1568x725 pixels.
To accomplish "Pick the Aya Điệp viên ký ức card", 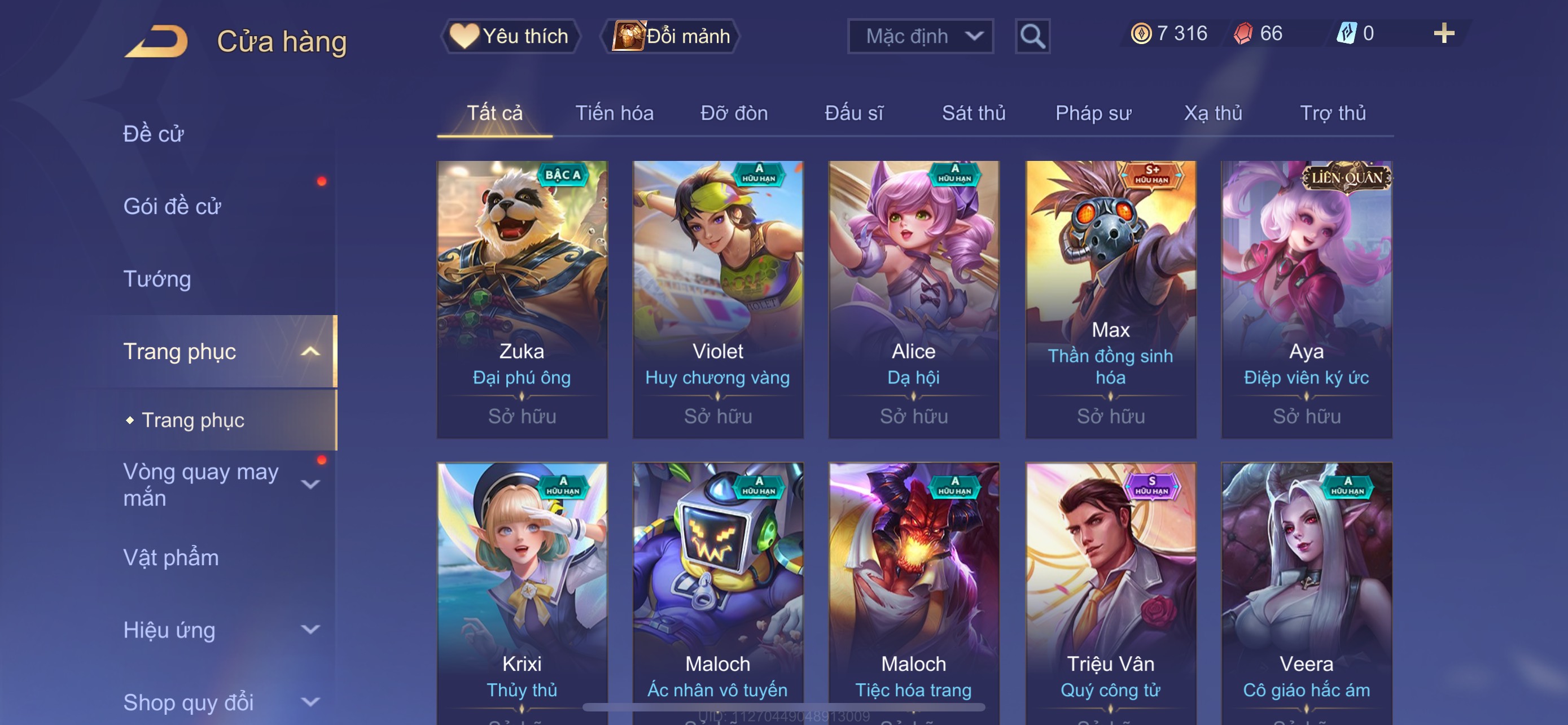I will [1306, 298].
